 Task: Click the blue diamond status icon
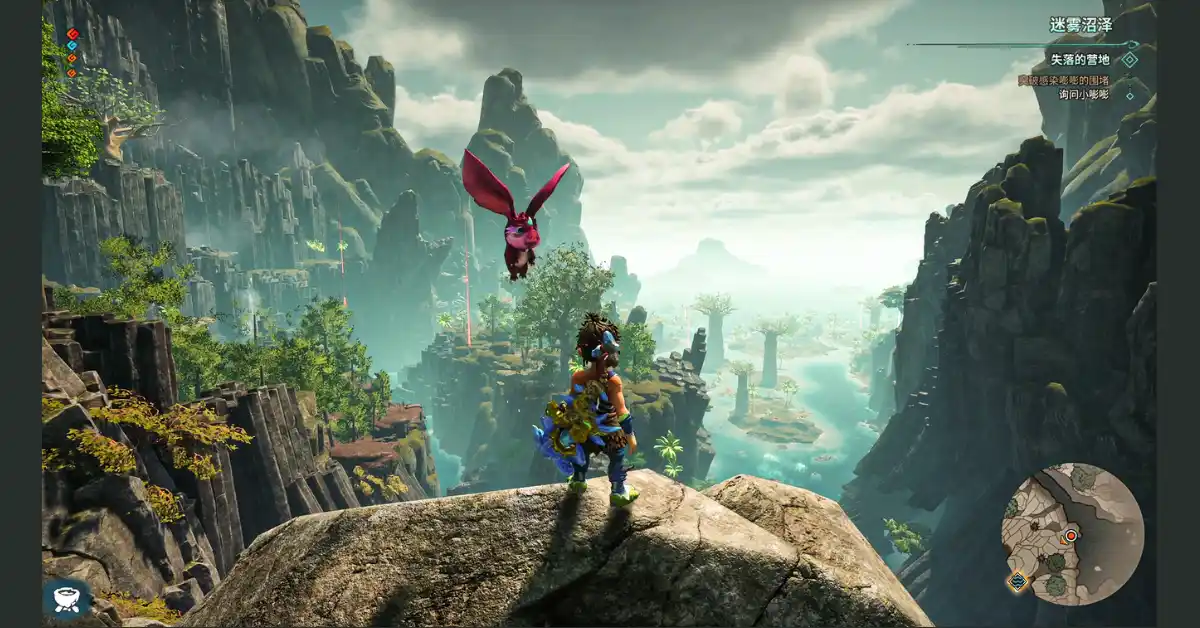tap(72, 46)
